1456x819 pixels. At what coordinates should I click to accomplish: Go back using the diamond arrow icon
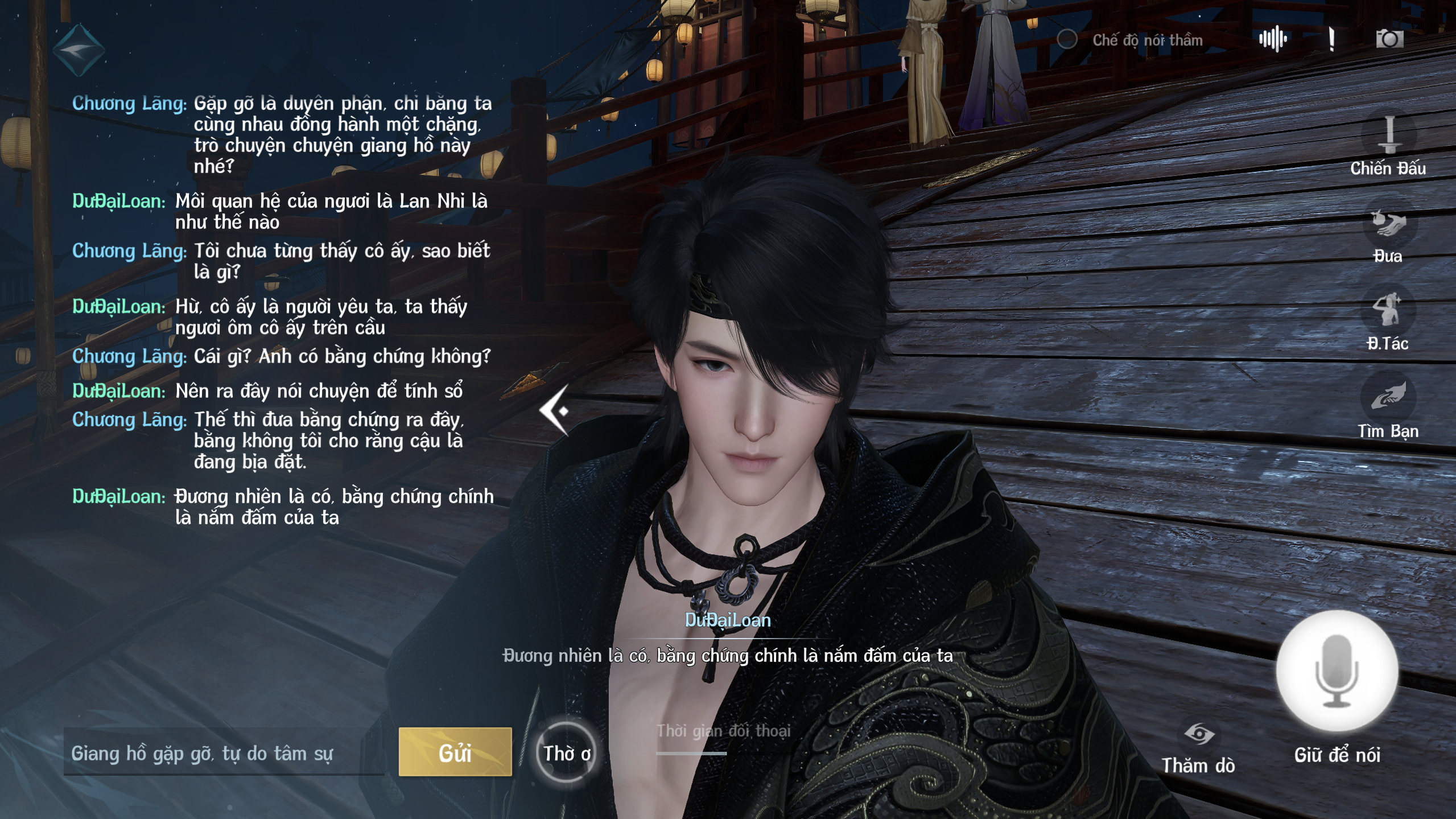[79, 50]
